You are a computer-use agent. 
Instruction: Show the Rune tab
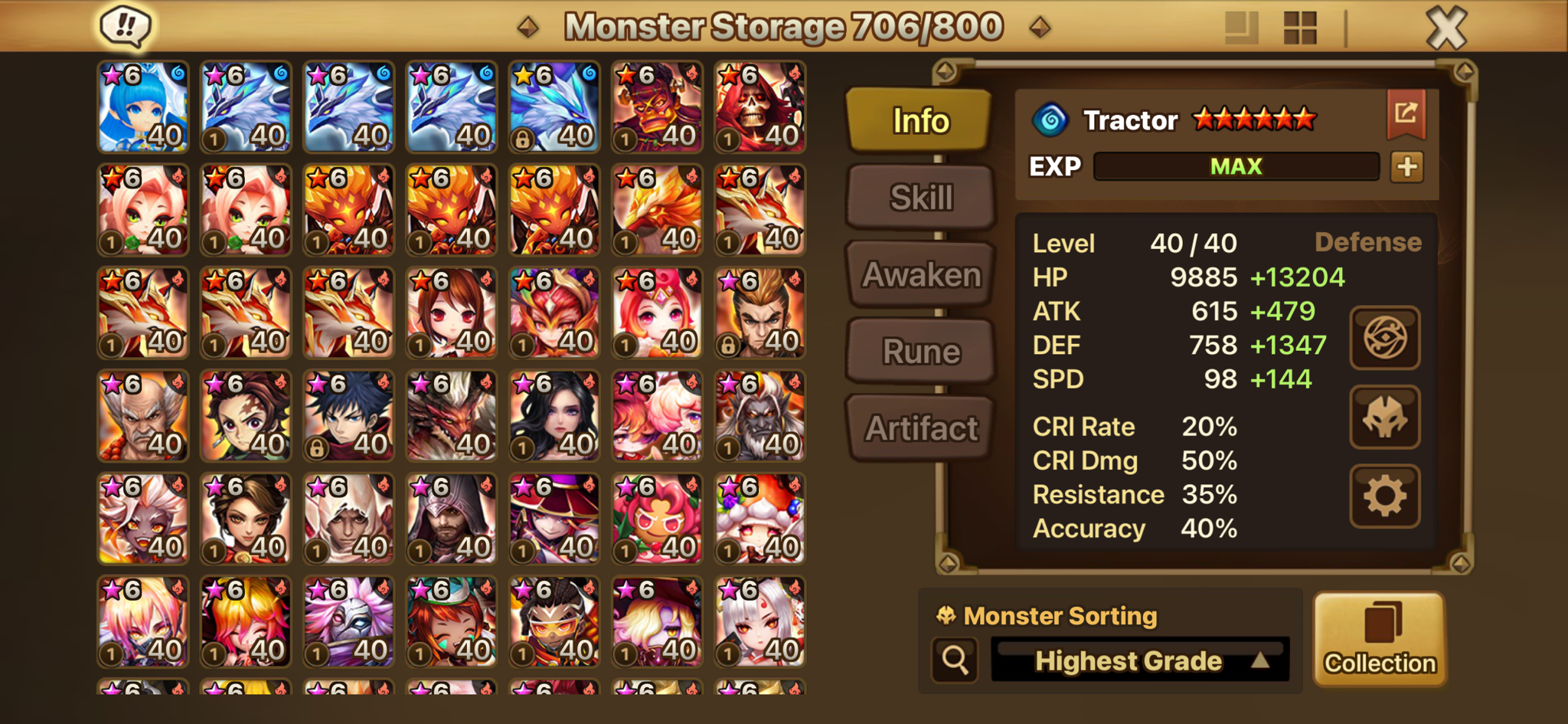[x=921, y=352]
